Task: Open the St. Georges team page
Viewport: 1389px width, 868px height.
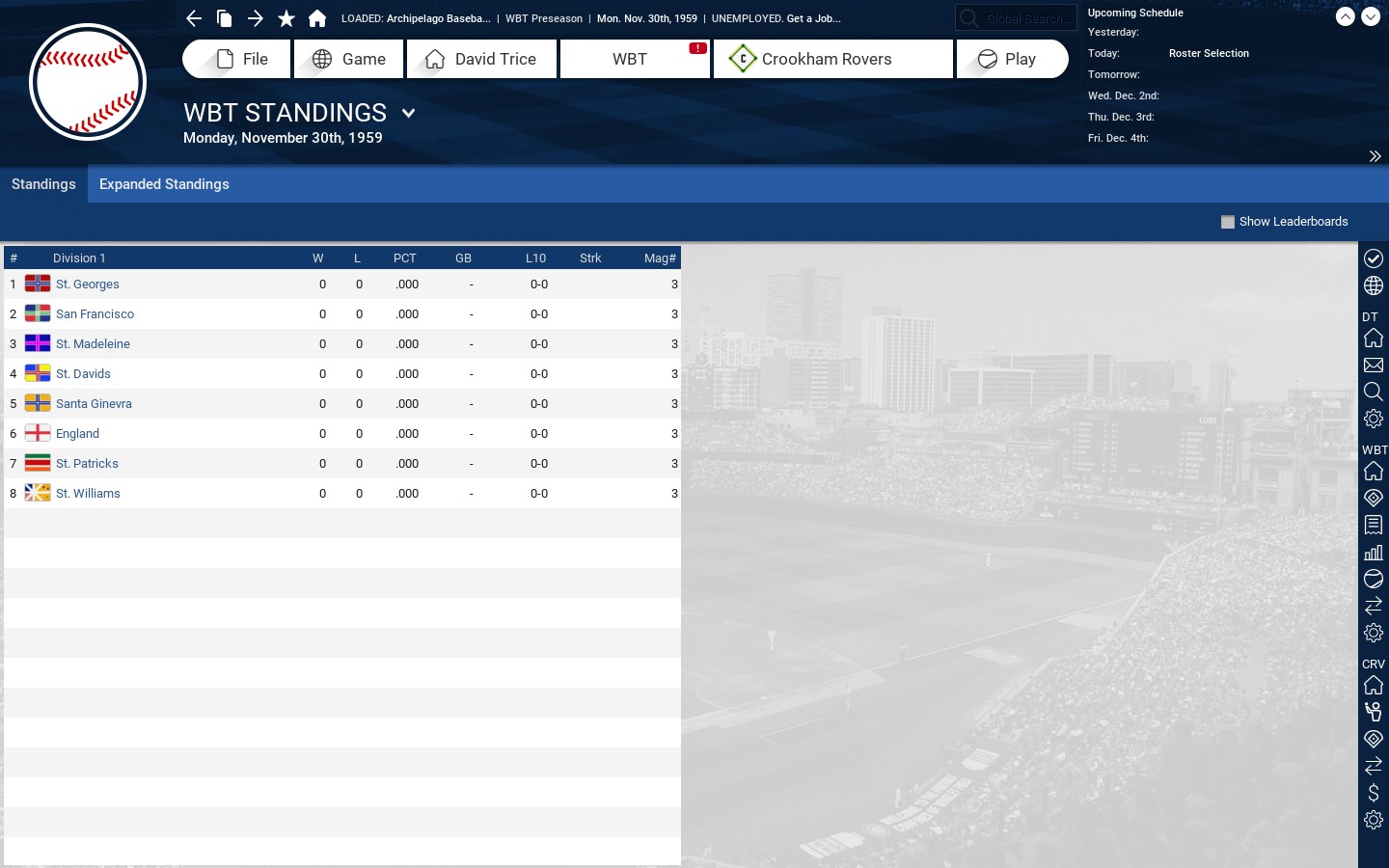Action: click(x=88, y=284)
